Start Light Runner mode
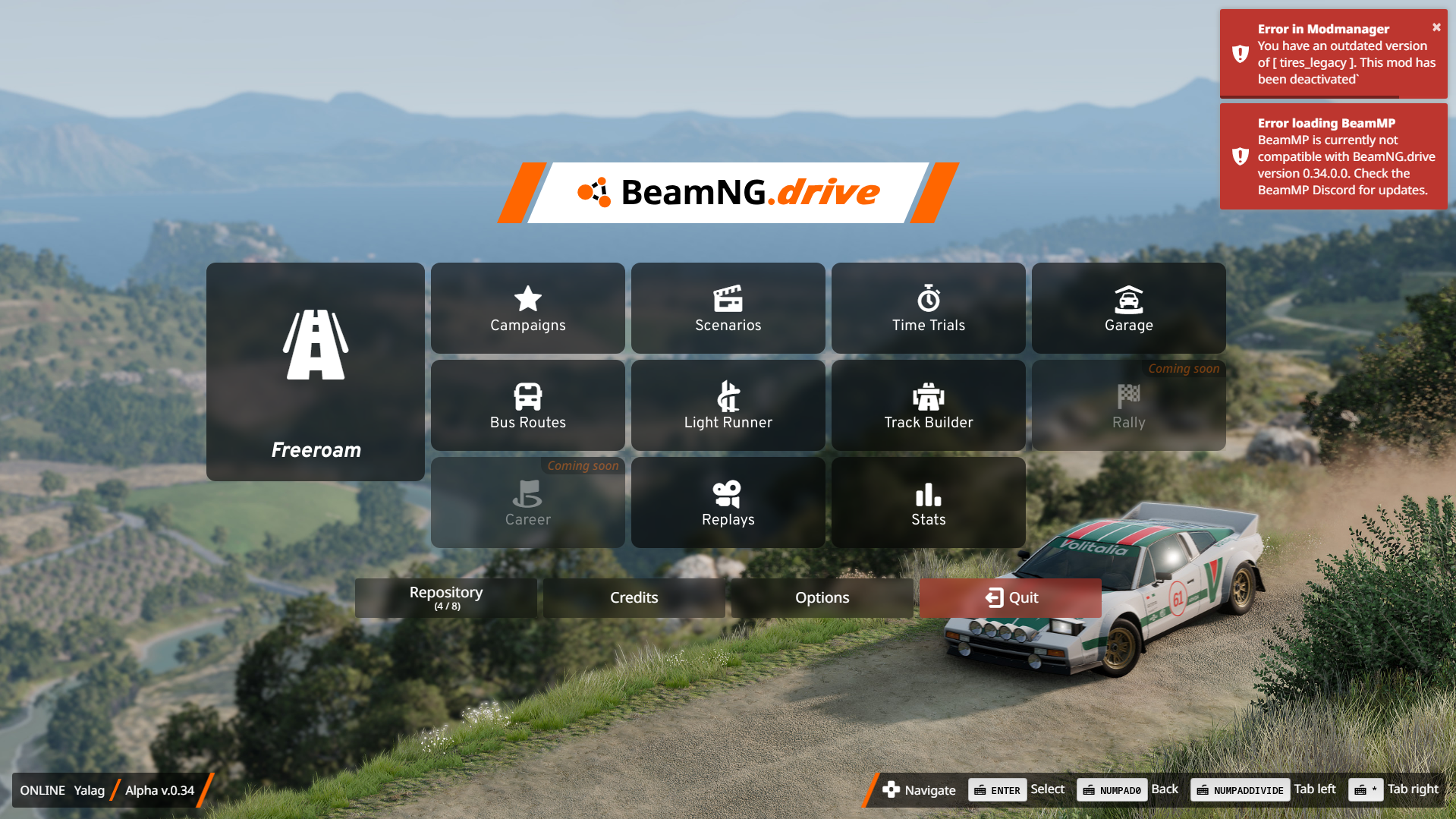The image size is (1456, 819). (728, 405)
